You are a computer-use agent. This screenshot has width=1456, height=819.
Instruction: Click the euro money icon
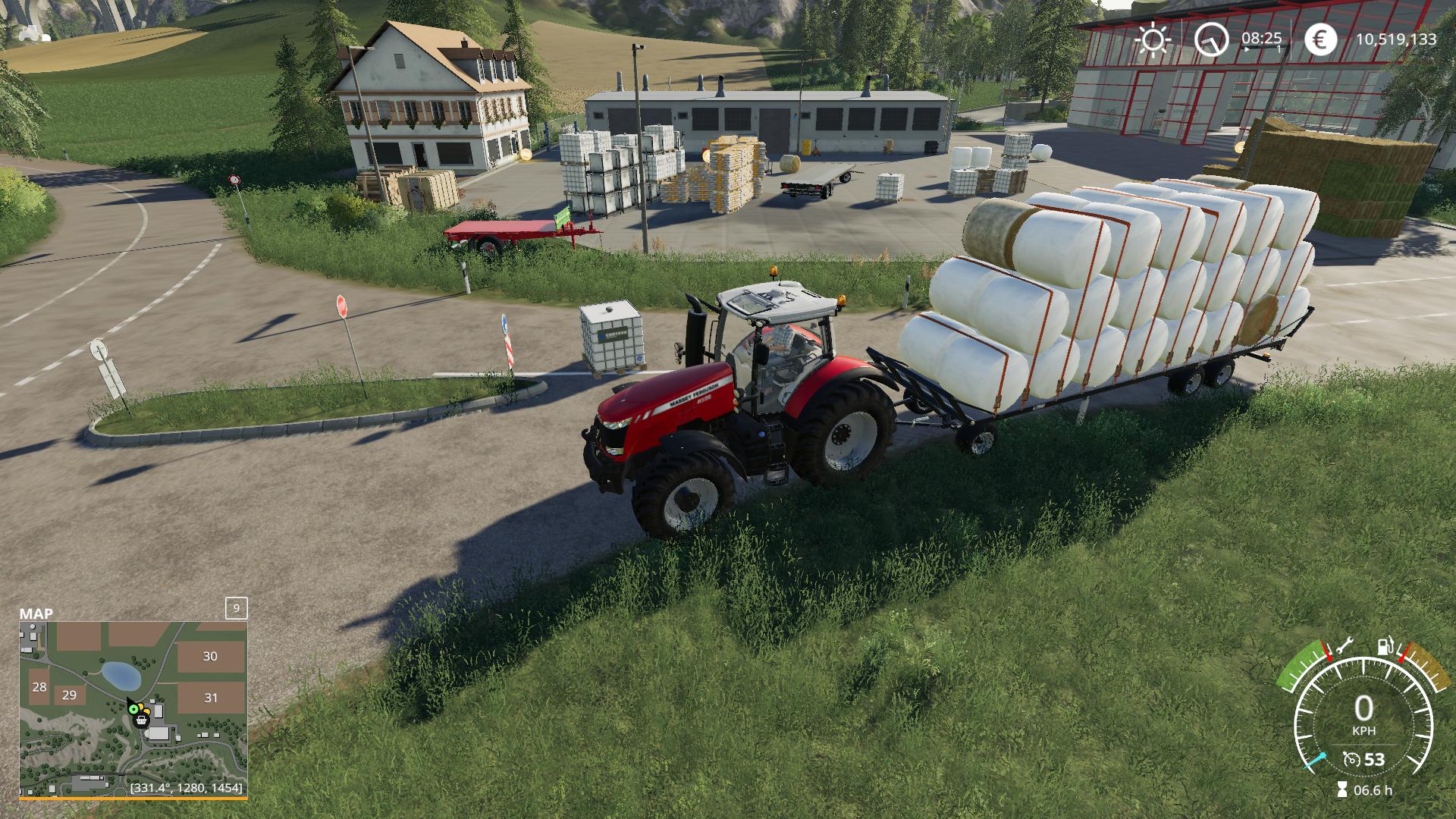point(1320,39)
